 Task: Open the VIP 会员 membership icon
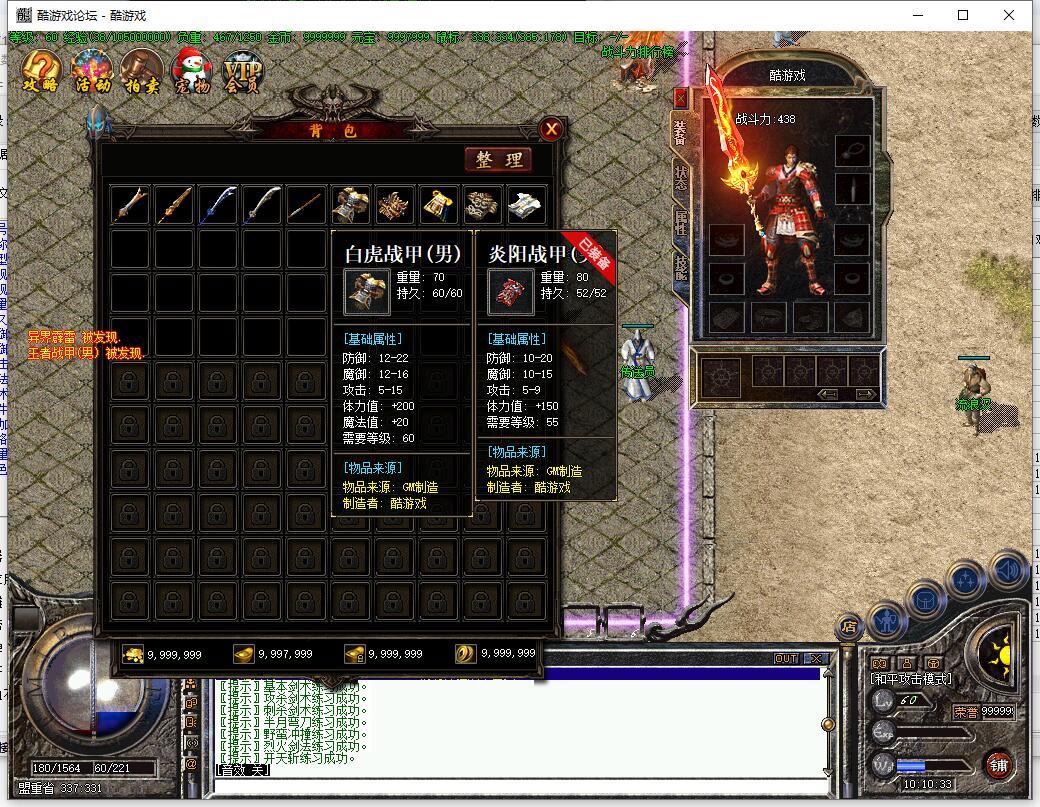click(242, 72)
